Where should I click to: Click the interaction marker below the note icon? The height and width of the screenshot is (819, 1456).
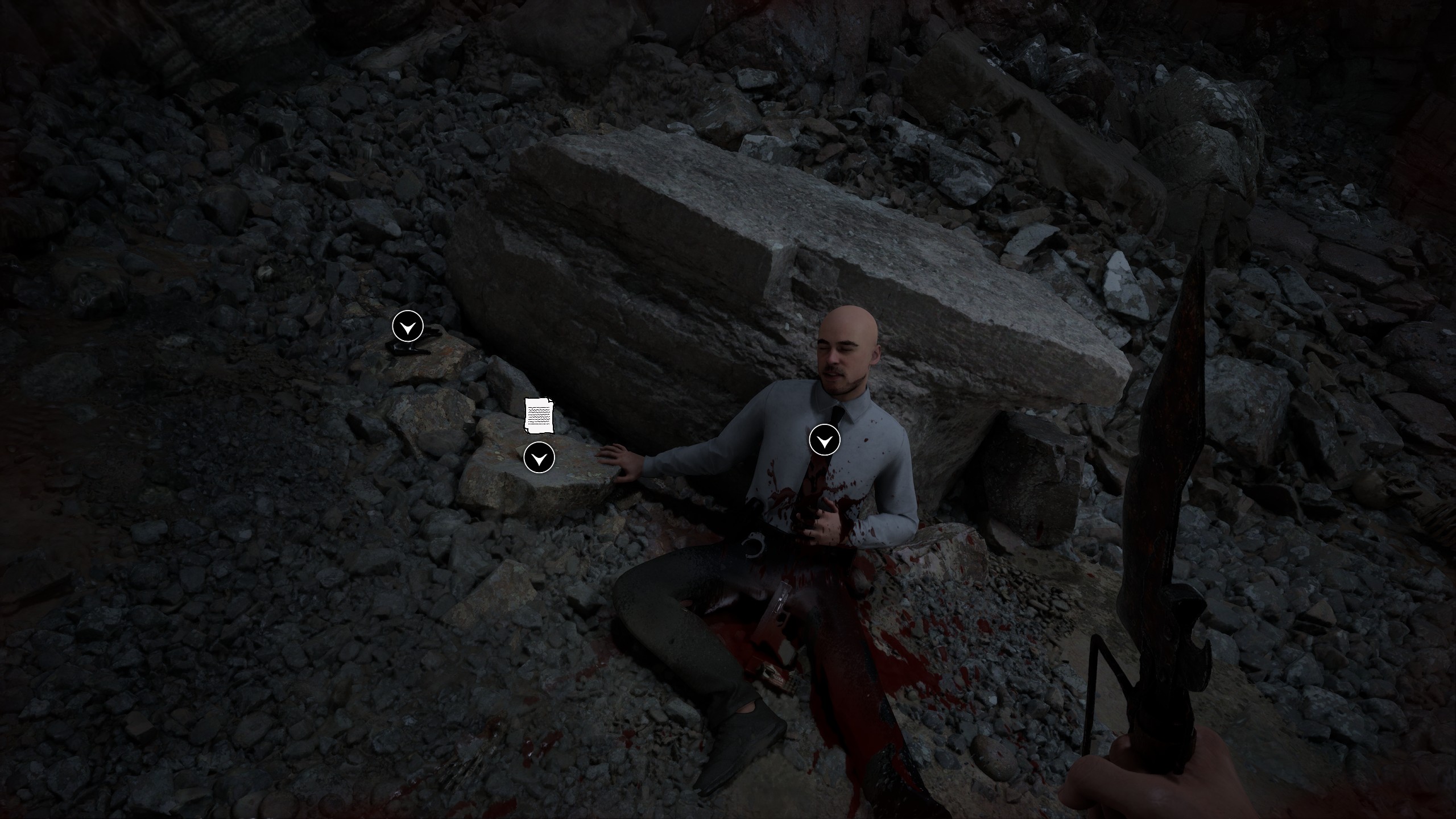click(539, 457)
